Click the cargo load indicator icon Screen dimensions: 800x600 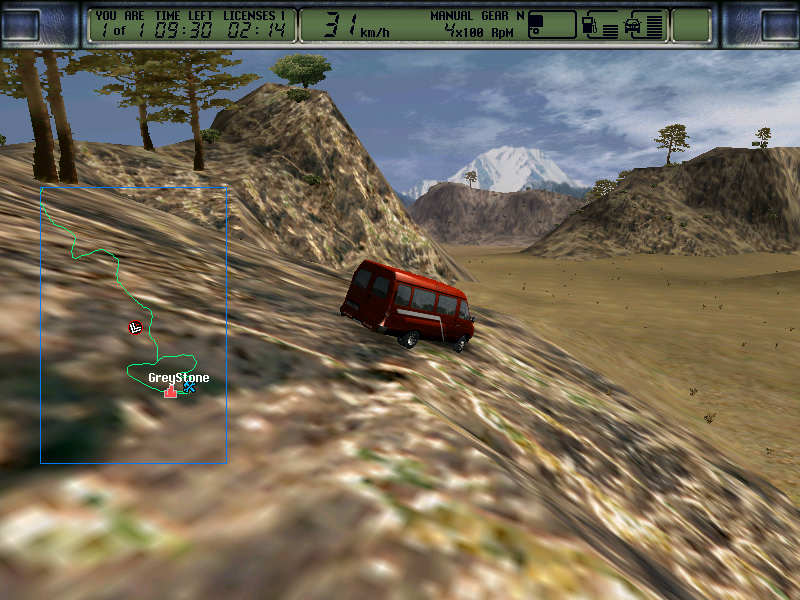tap(536, 22)
